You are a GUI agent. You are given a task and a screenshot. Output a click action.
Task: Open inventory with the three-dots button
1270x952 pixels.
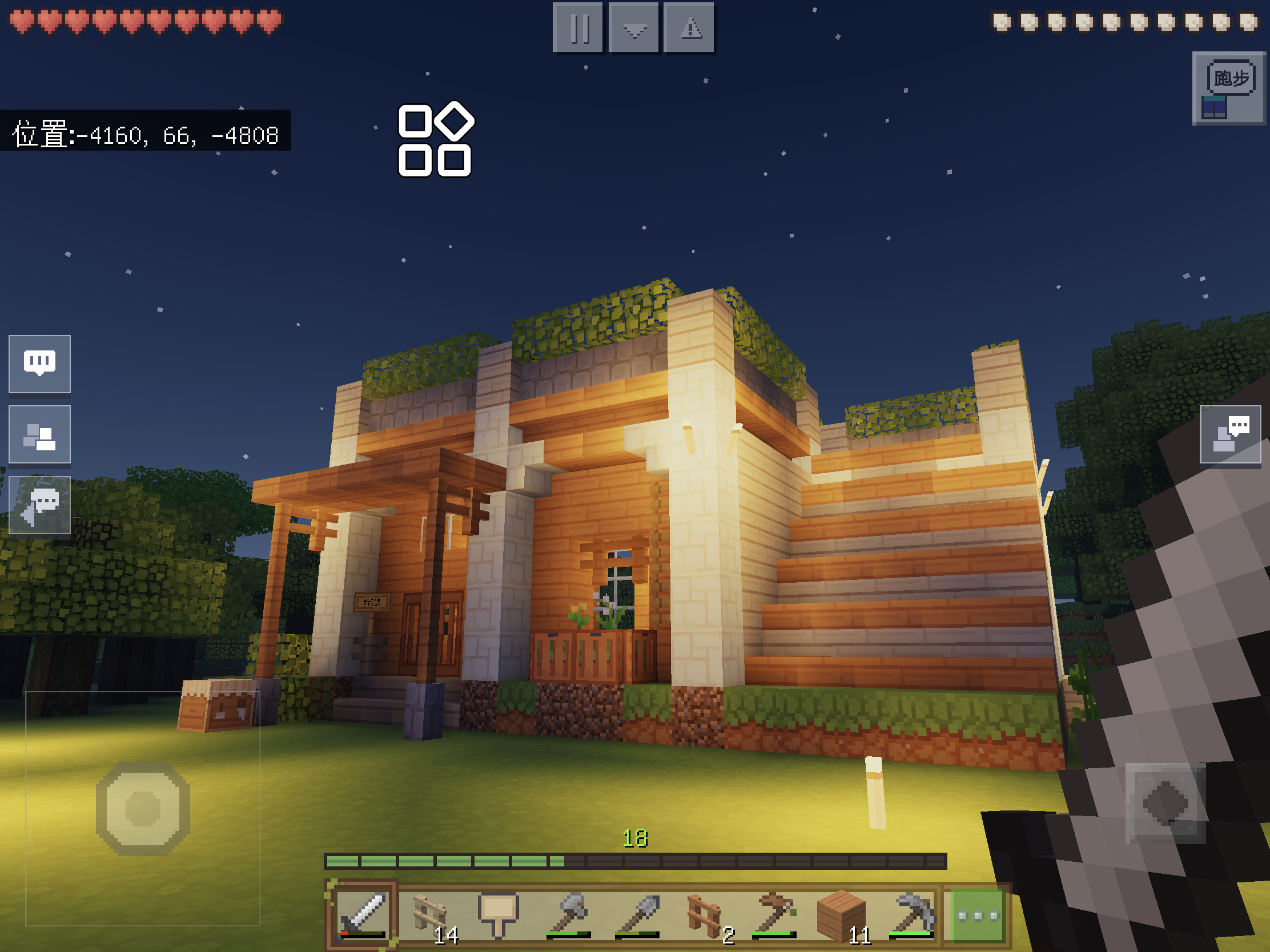coord(978,916)
